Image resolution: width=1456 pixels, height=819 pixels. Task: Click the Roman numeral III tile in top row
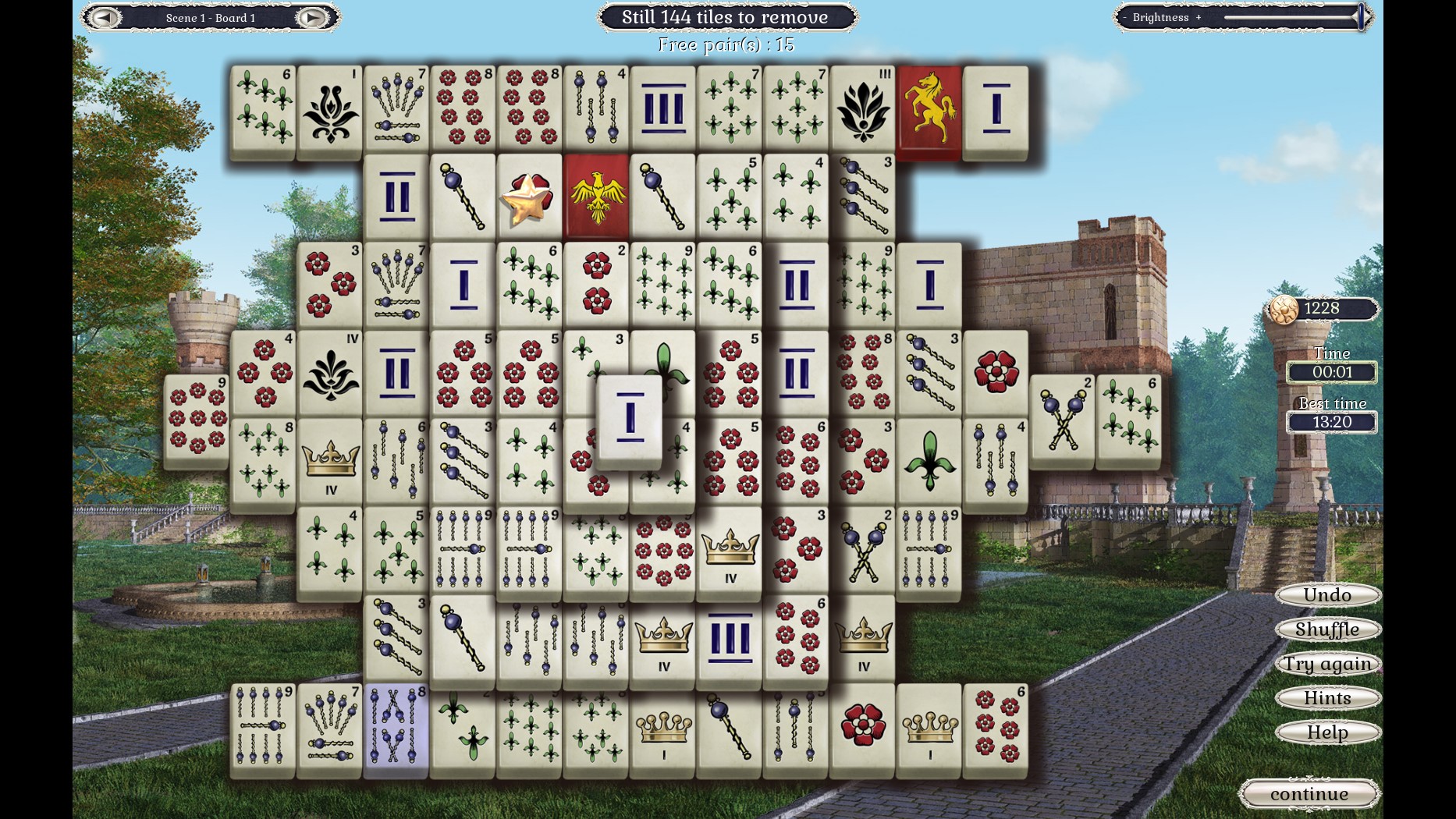point(662,108)
